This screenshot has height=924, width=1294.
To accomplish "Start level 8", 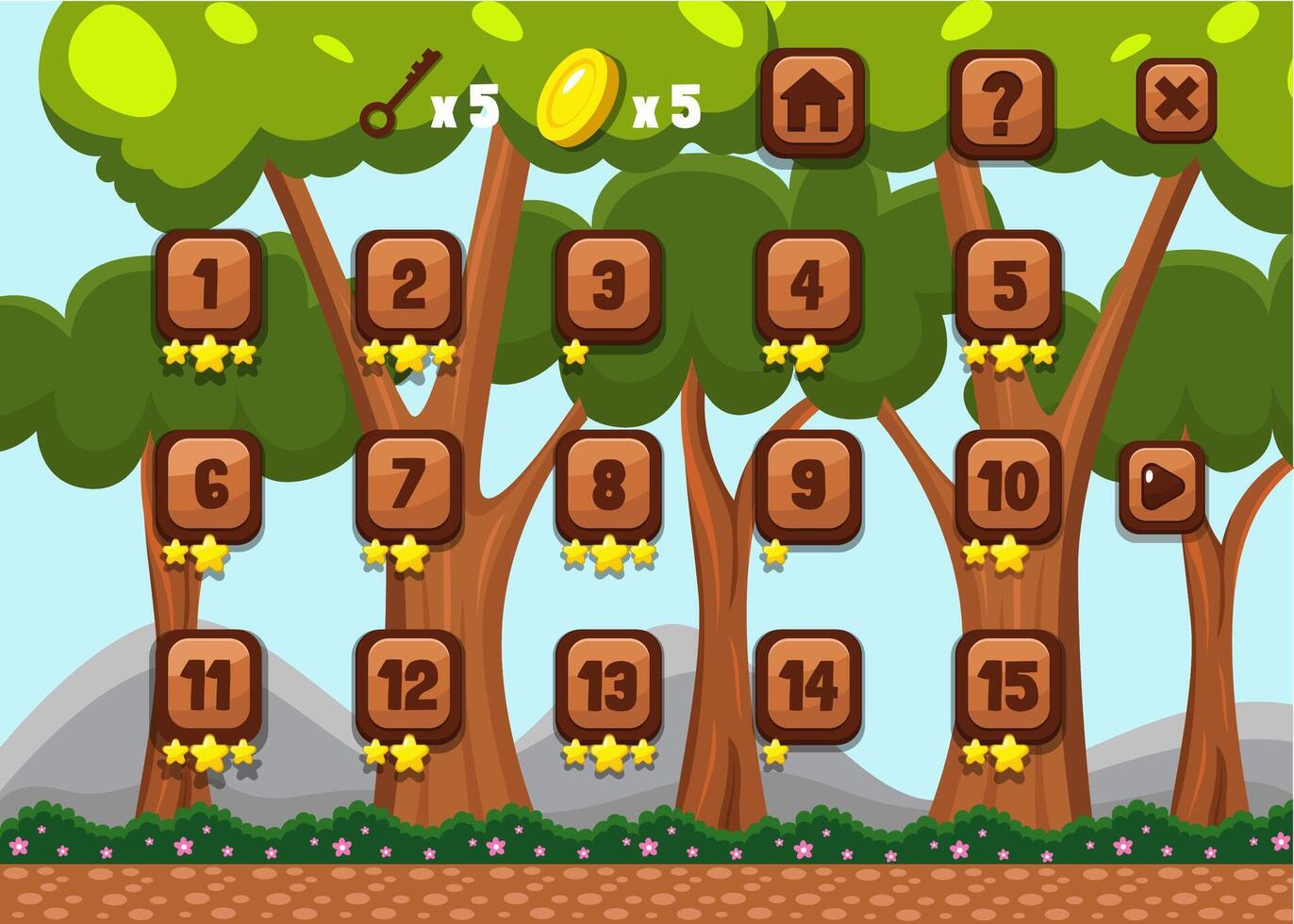I will [x=608, y=484].
